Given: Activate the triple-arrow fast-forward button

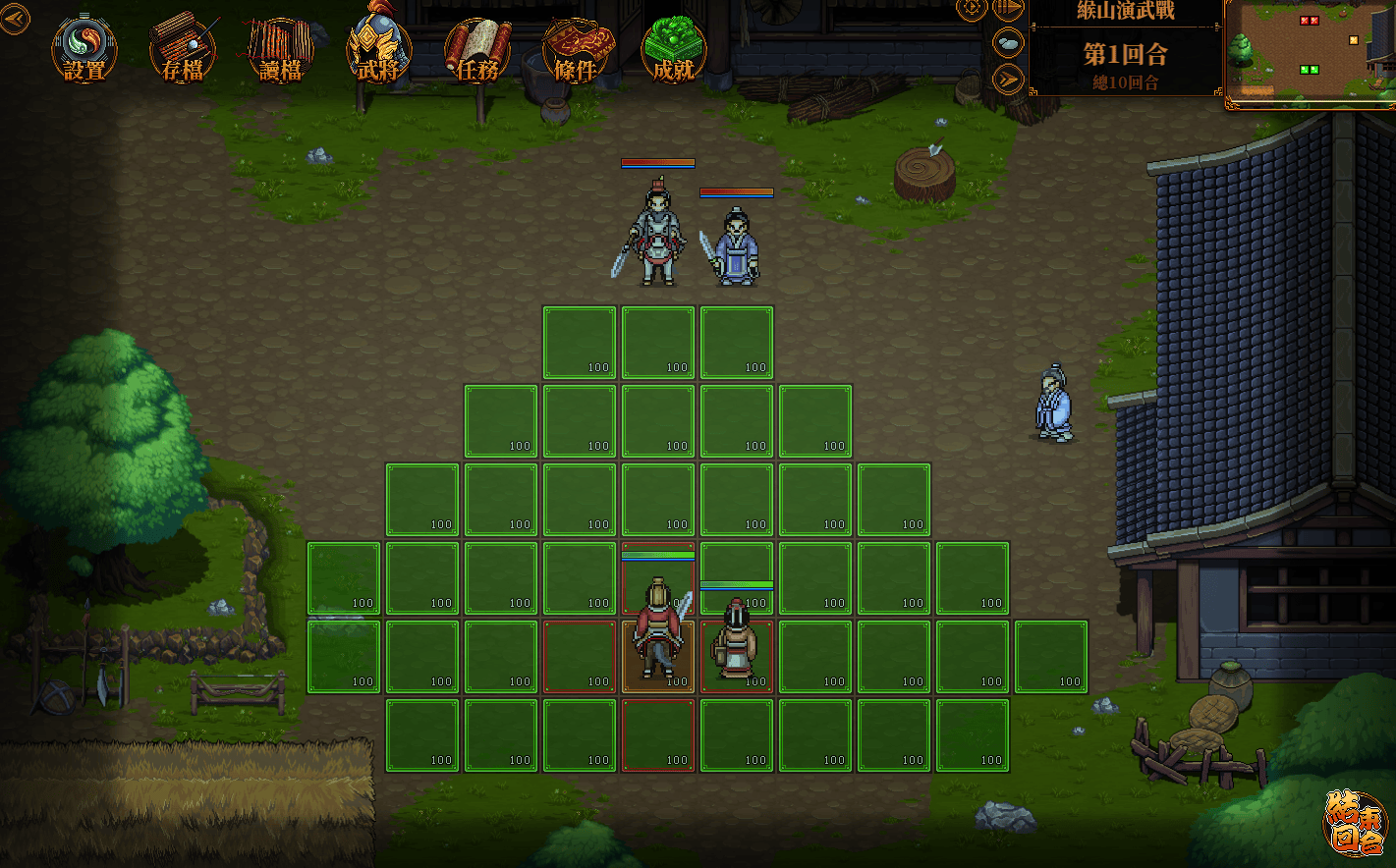Looking at the screenshot, I should point(1008,9).
